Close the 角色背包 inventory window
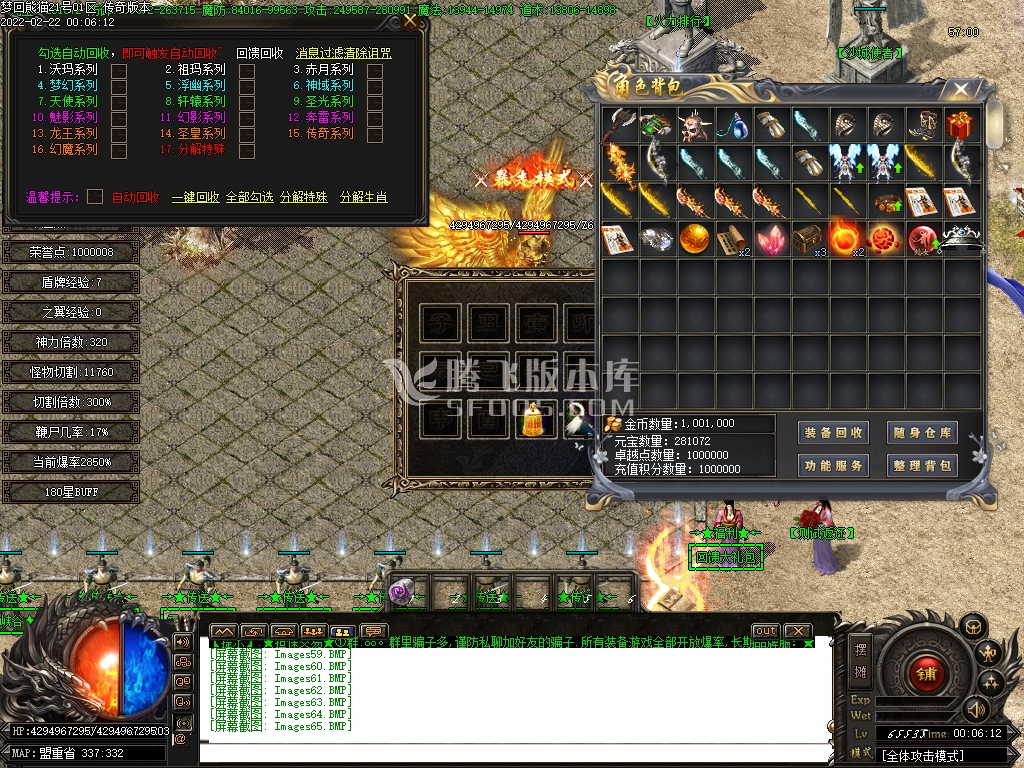 click(x=960, y=89)
